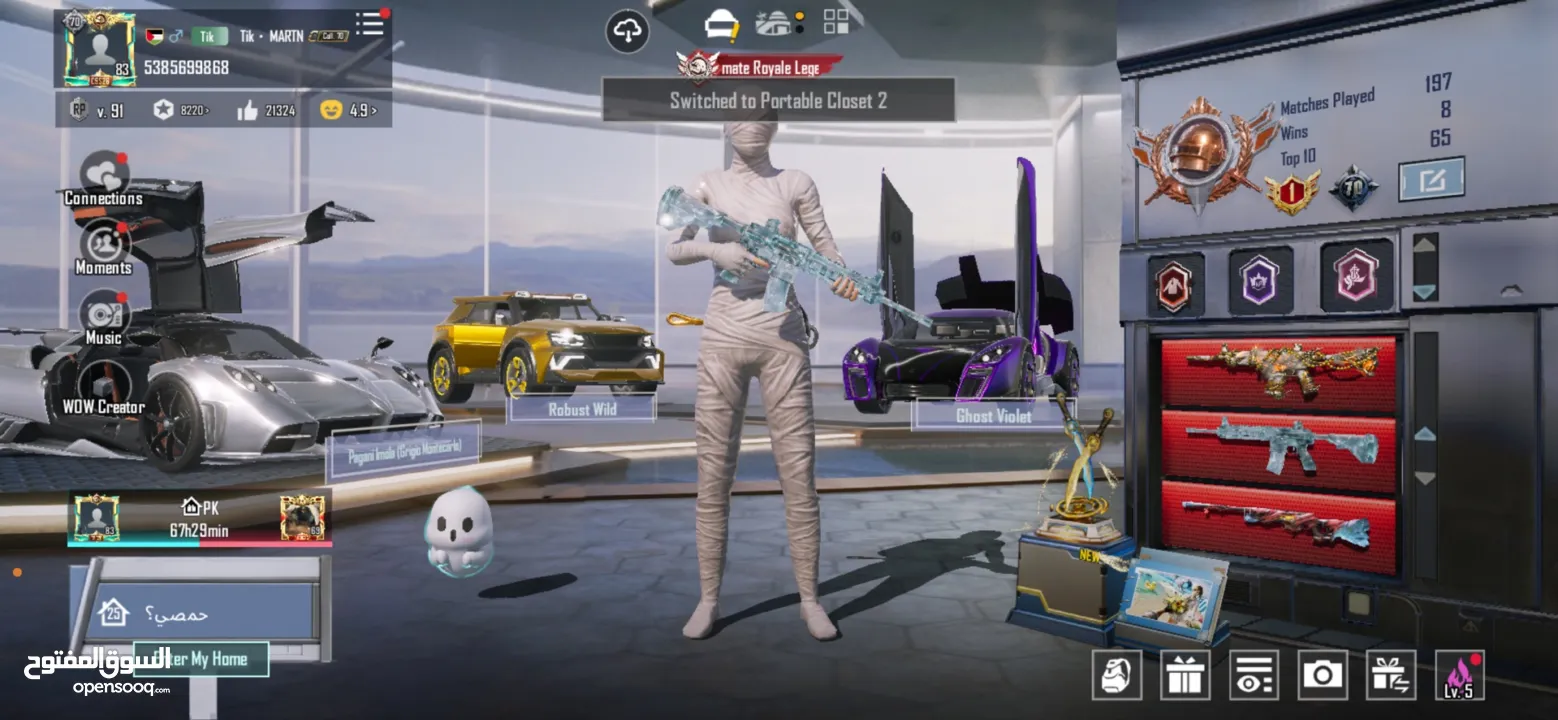Open the gift exchange icon with arrows
The height and width of the screenshot is (720, 1558).
tap(1391, 675)
